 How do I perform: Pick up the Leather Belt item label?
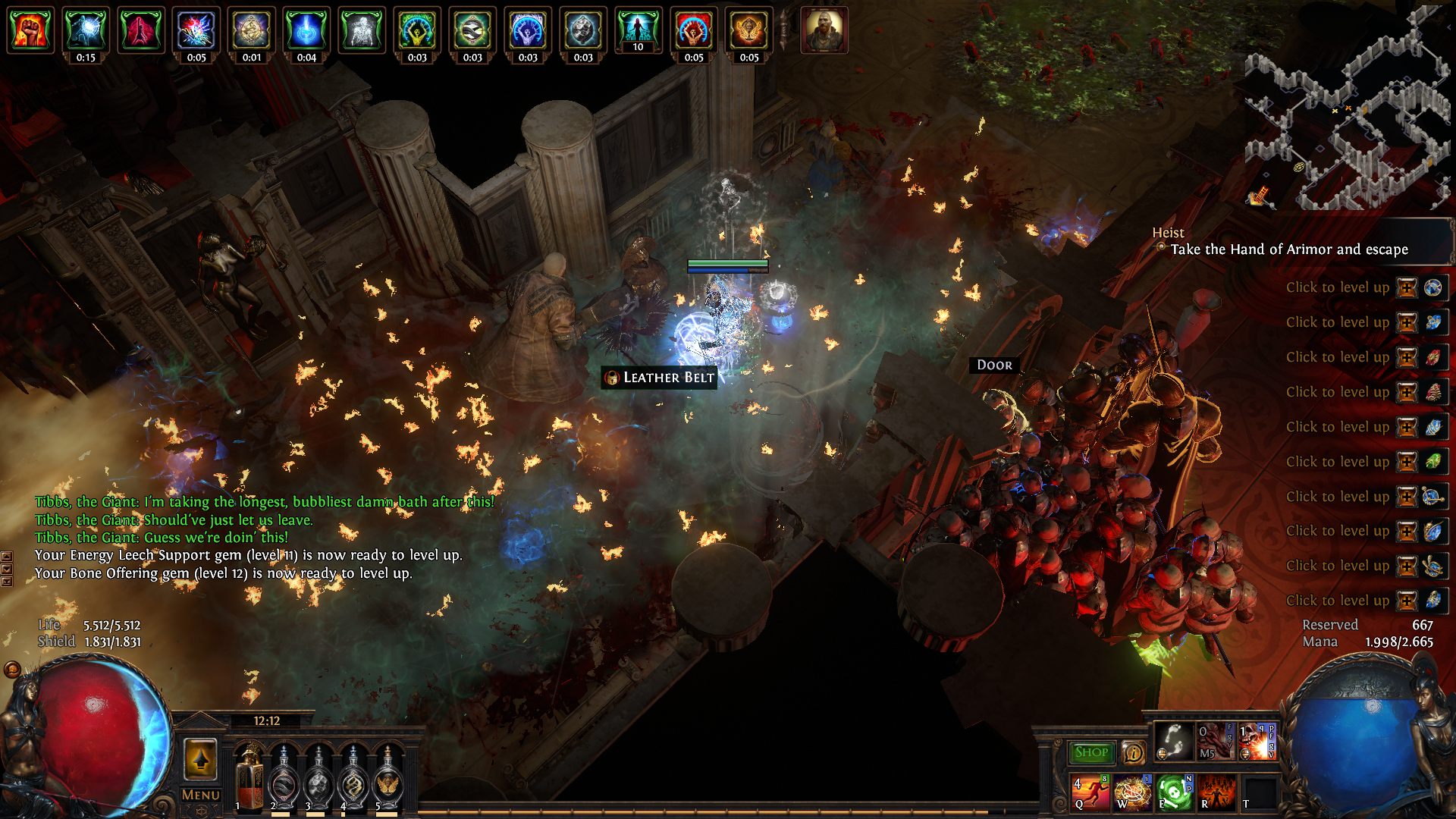point(659,378)
